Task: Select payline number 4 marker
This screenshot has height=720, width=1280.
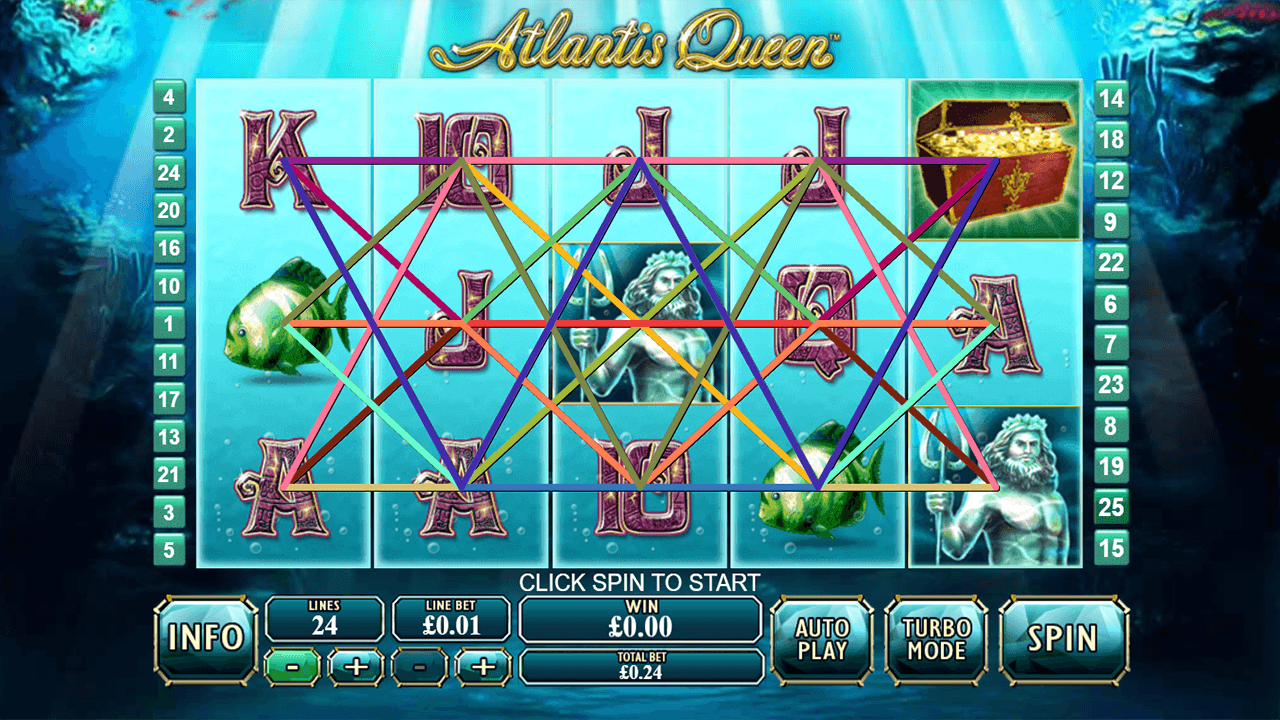Action: coord(169,98)
